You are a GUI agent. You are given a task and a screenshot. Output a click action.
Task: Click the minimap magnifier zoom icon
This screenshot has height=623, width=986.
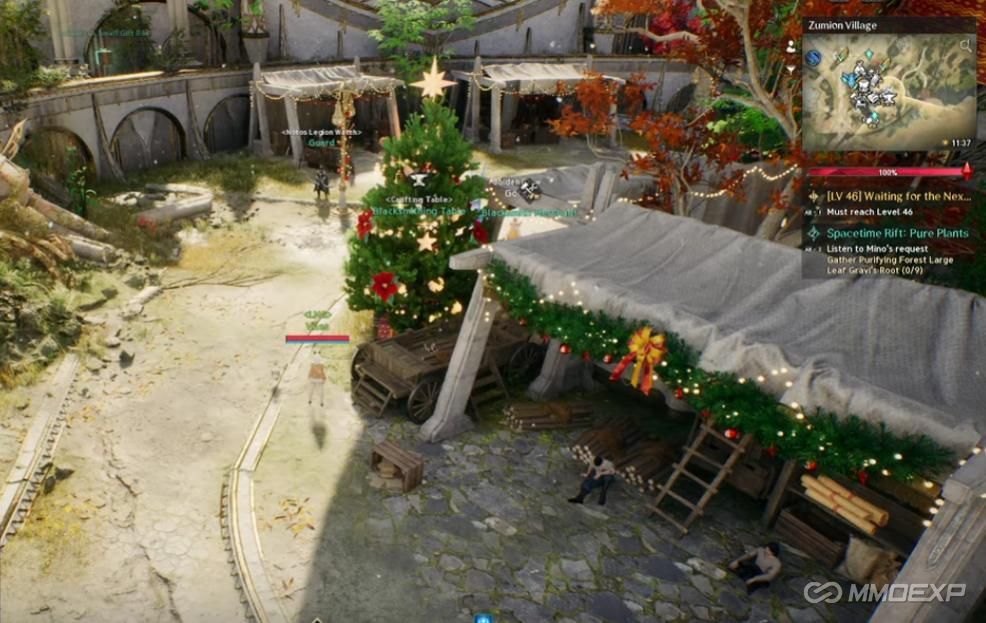point(965,46)
